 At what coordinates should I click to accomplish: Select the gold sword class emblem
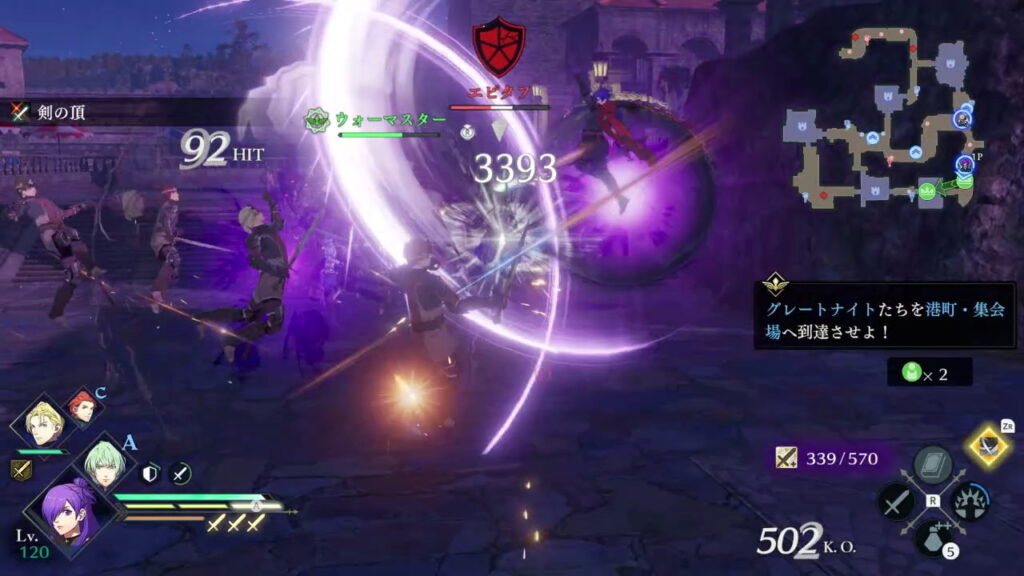click(x=21, y=470)
